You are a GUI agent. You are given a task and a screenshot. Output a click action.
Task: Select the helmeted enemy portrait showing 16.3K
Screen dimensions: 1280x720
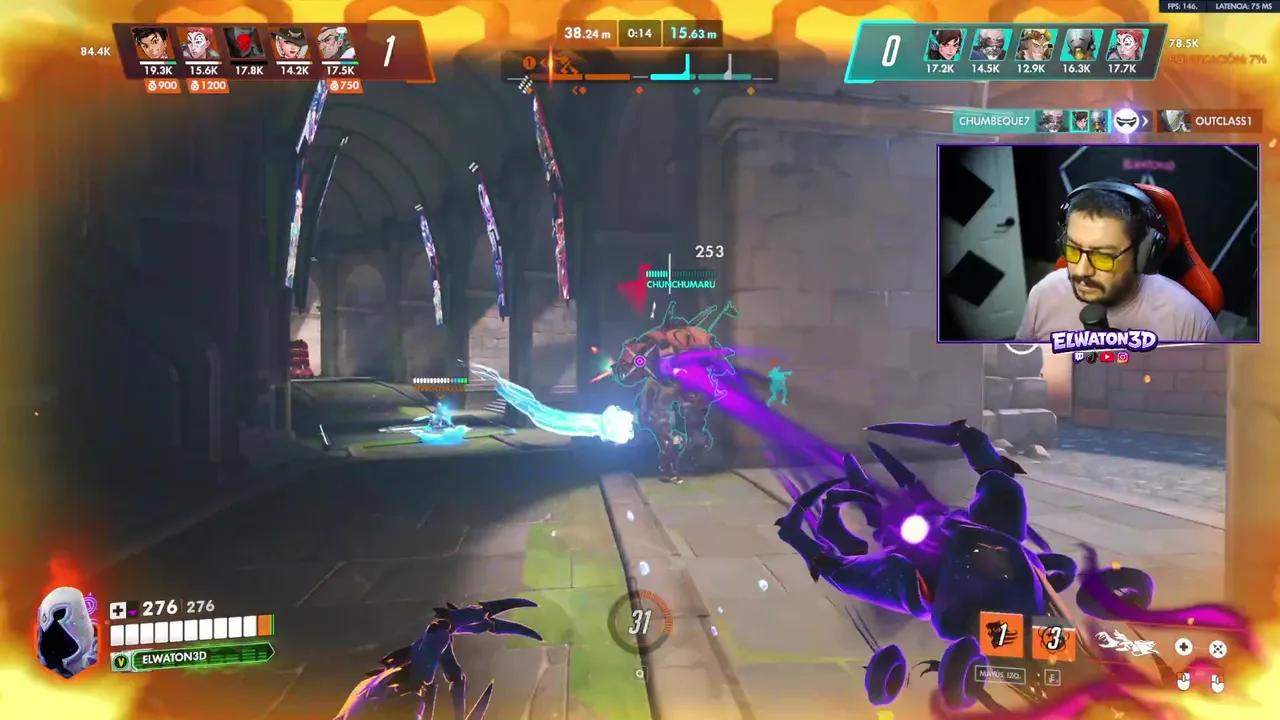[1078, 45]
